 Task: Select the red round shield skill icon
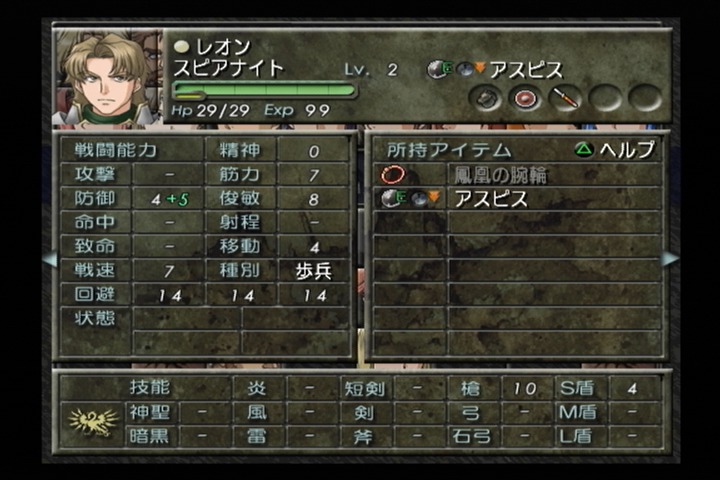pos(525,98)
